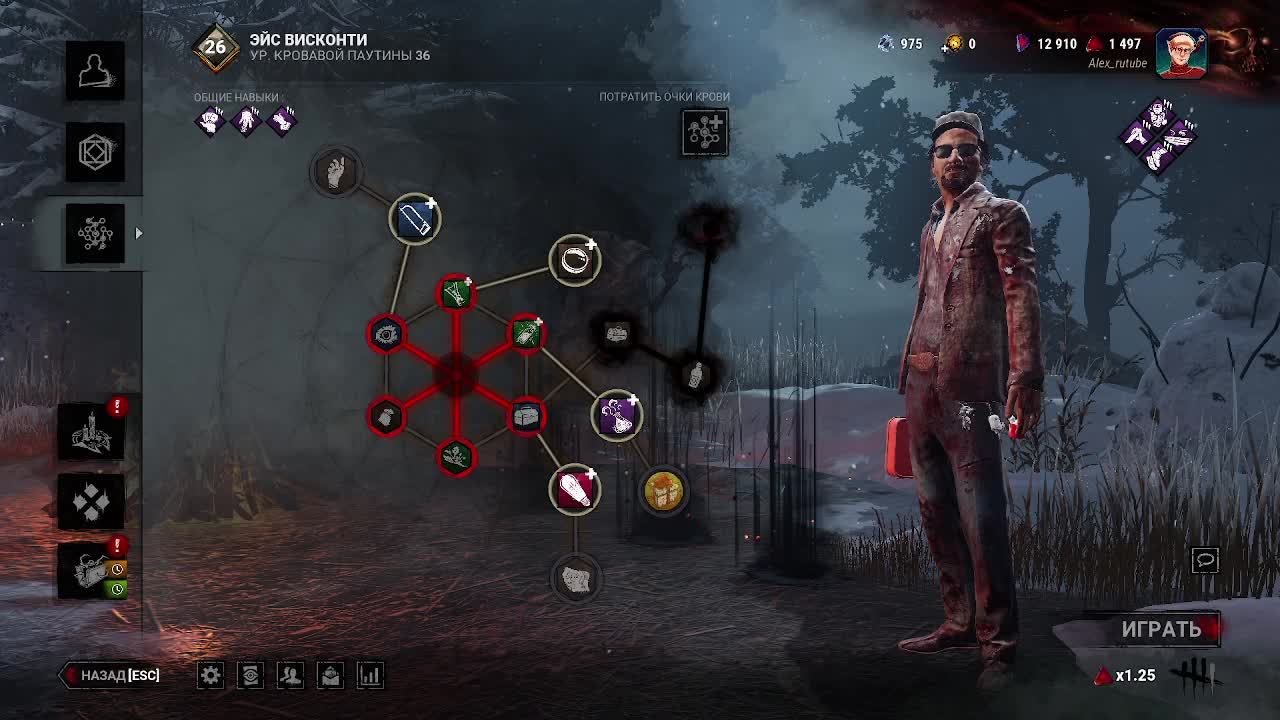
Task: Select the grey hand perk node
Action: [337, 172]
